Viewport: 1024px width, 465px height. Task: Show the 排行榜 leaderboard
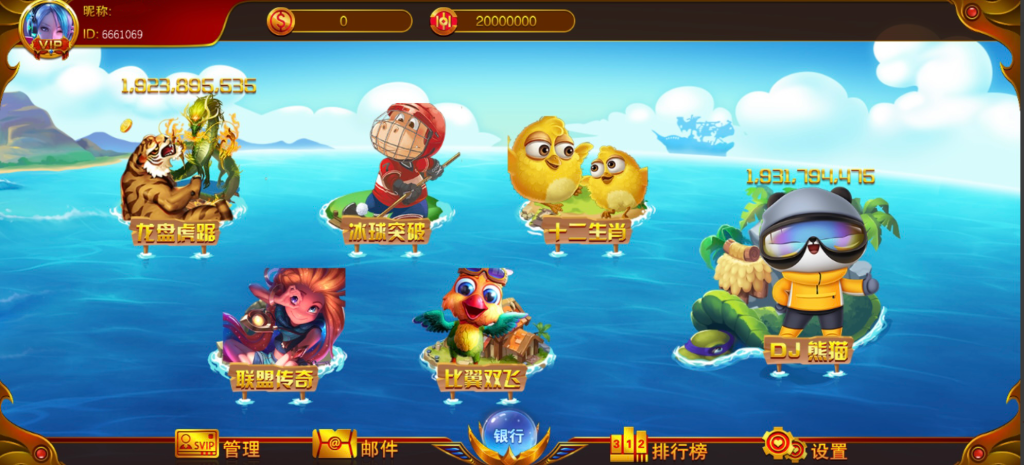click(658, 447)
